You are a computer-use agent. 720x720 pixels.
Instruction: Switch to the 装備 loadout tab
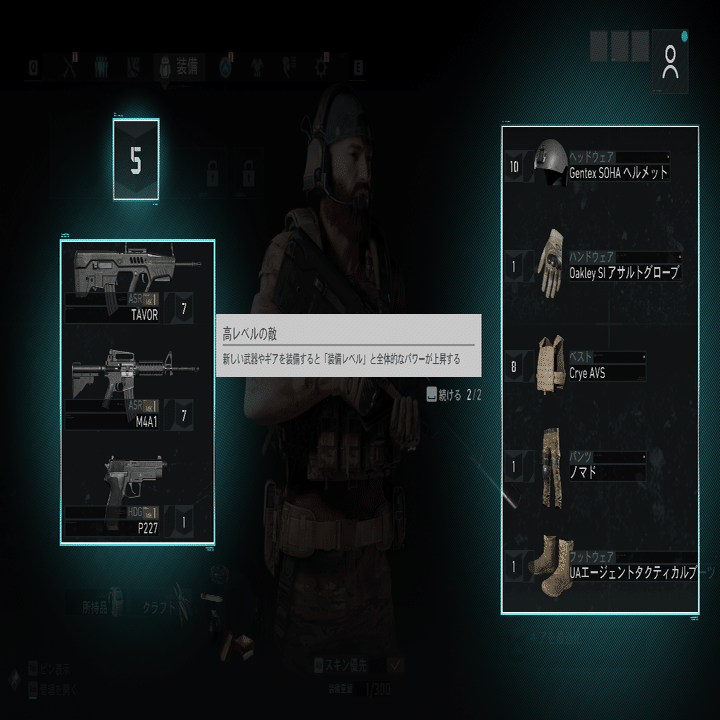[x=180, y=68]
